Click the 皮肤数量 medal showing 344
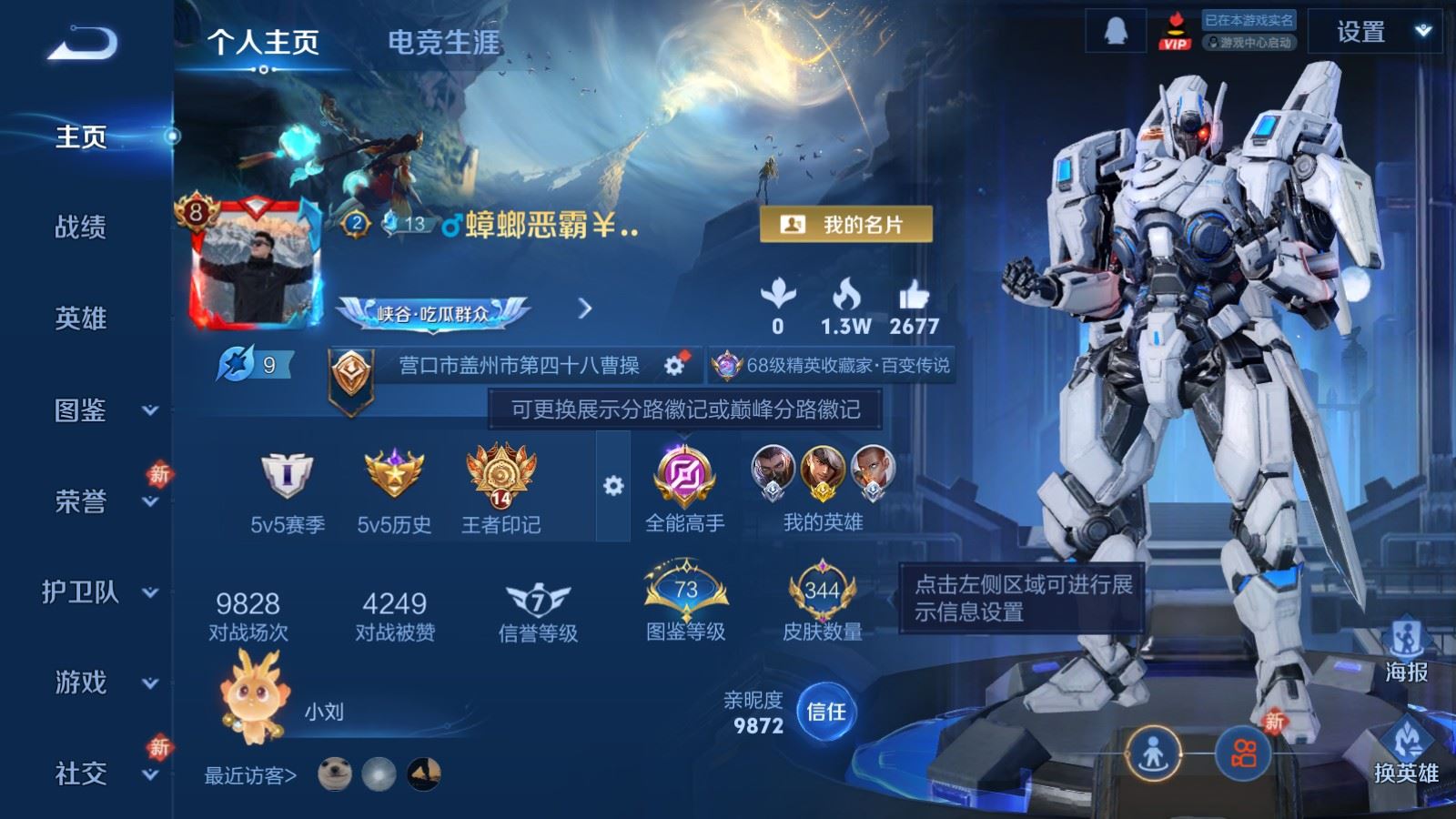 coord(815,590)
